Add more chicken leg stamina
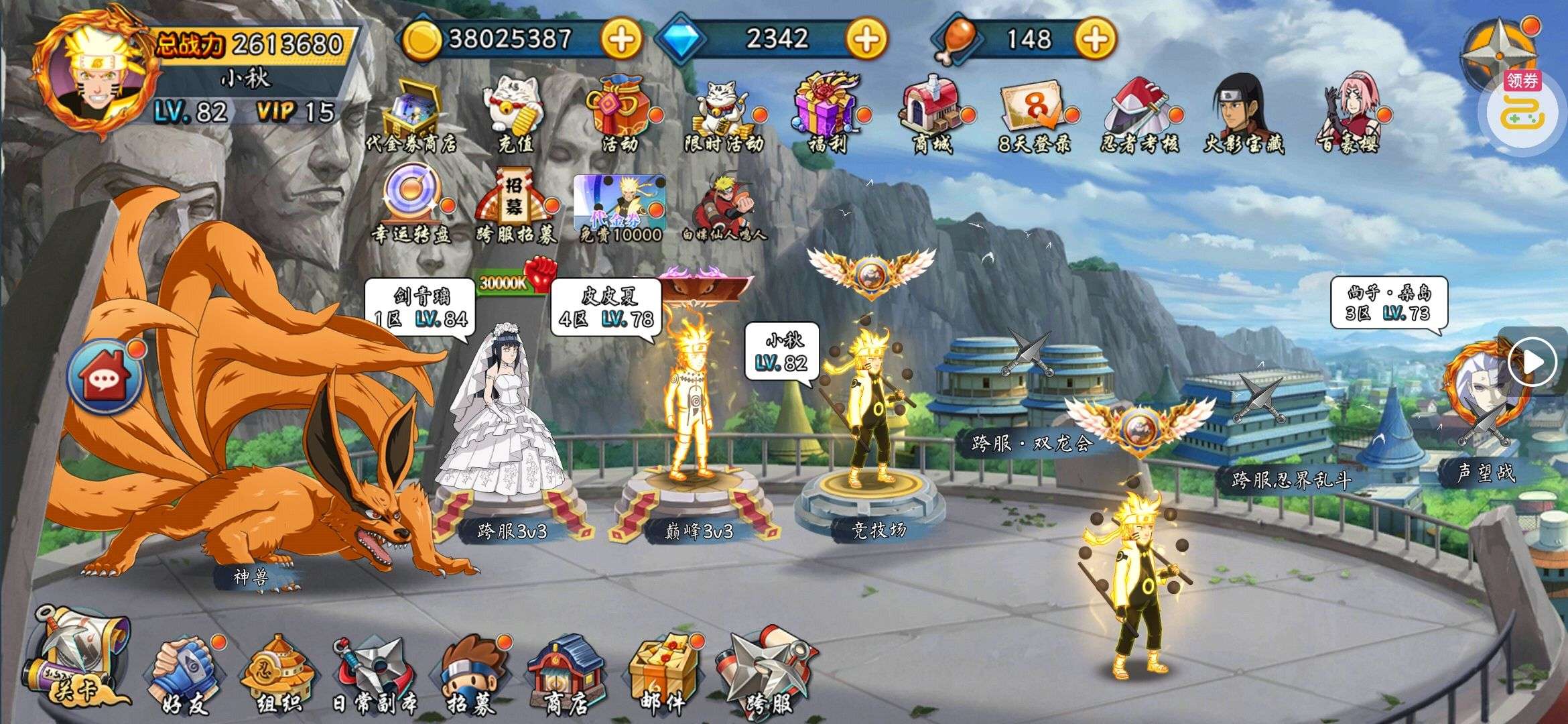 point(1095,40)
